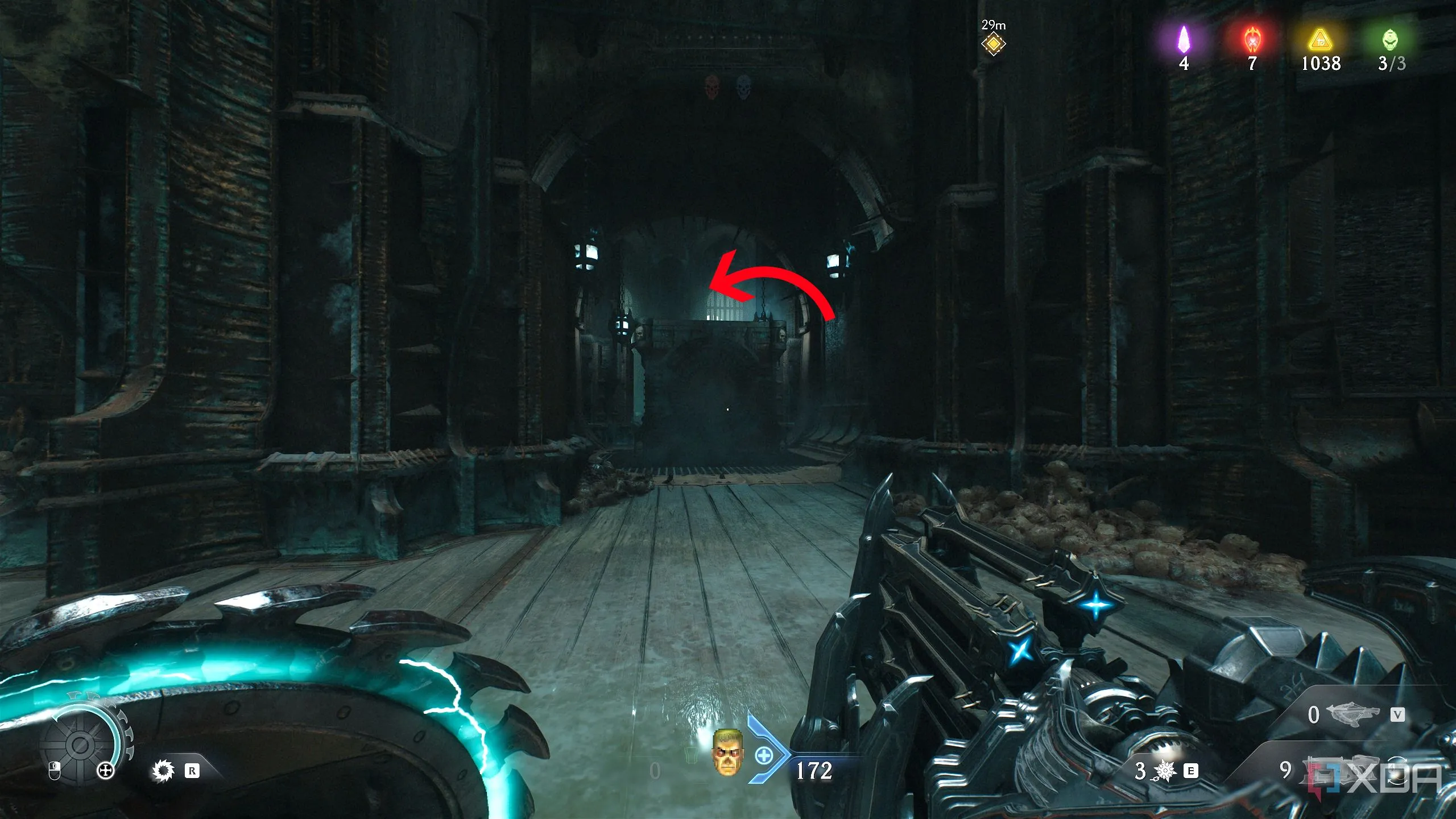1456x819 pixels.
Task: Select the crossbow-shaped weapon icon
Action: 1352,714
